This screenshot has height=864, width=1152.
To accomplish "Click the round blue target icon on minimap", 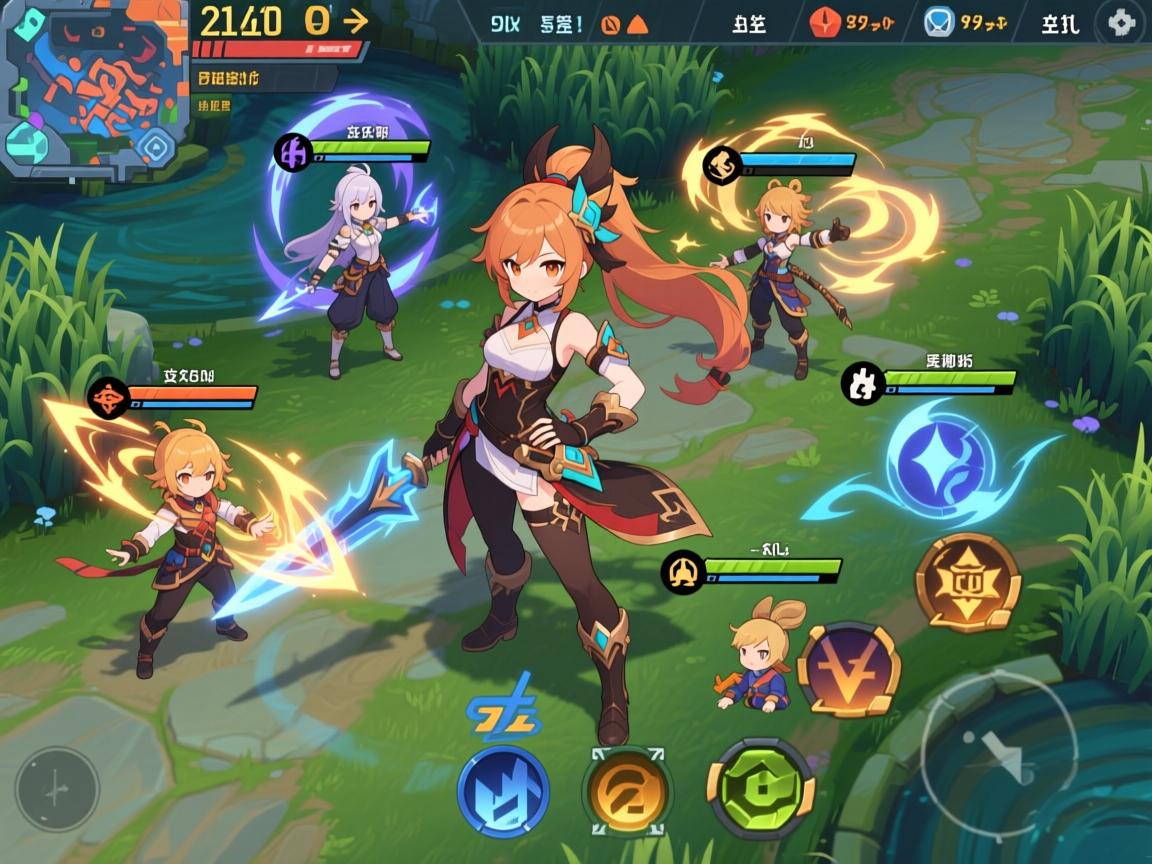I will click(x=154, y=148).
